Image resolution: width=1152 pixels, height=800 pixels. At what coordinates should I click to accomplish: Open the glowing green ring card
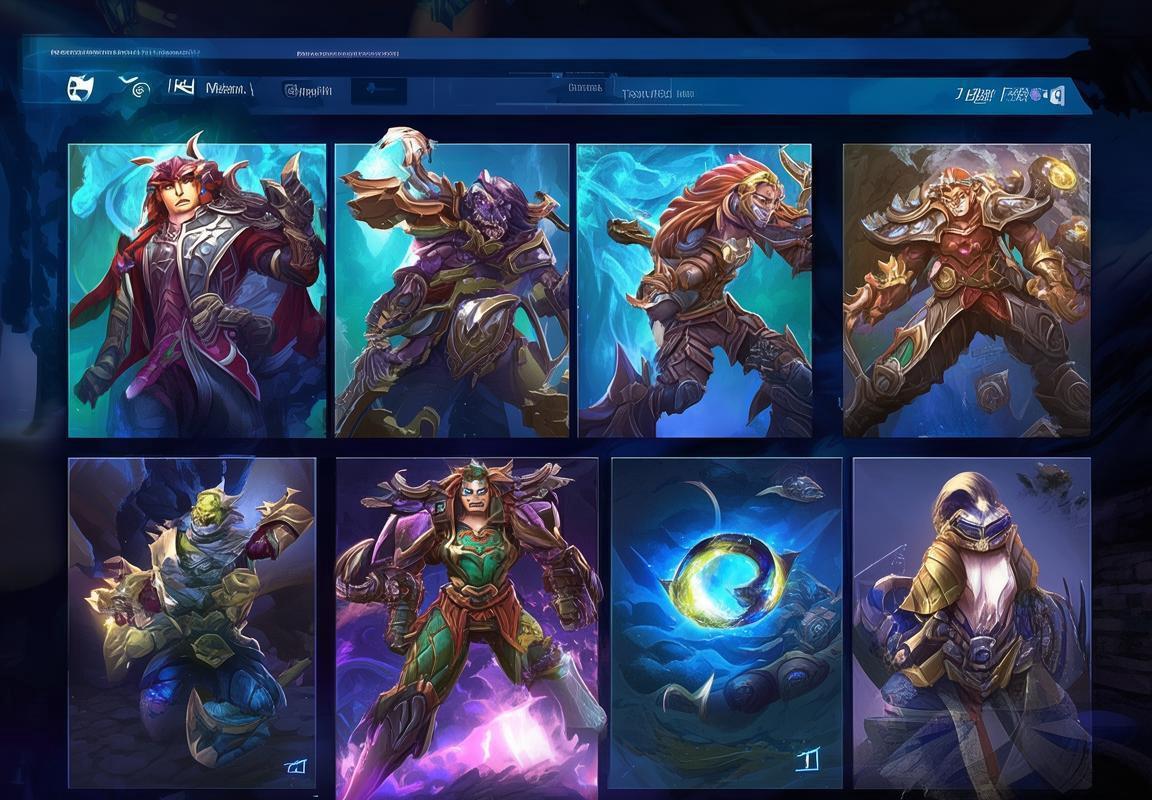(x=726, y=622)
